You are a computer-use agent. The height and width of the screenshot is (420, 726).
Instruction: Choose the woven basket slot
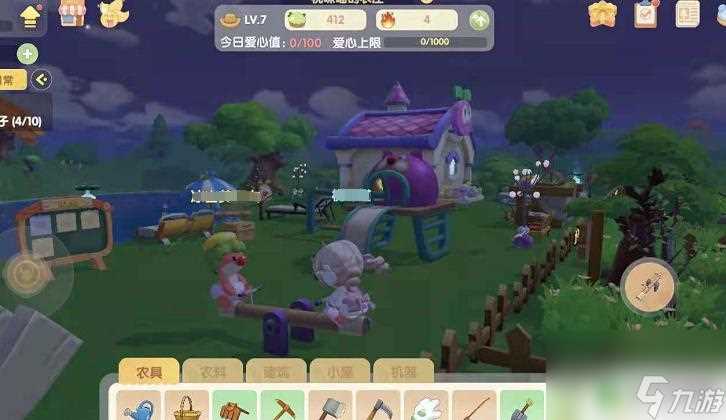click(186, 406)
